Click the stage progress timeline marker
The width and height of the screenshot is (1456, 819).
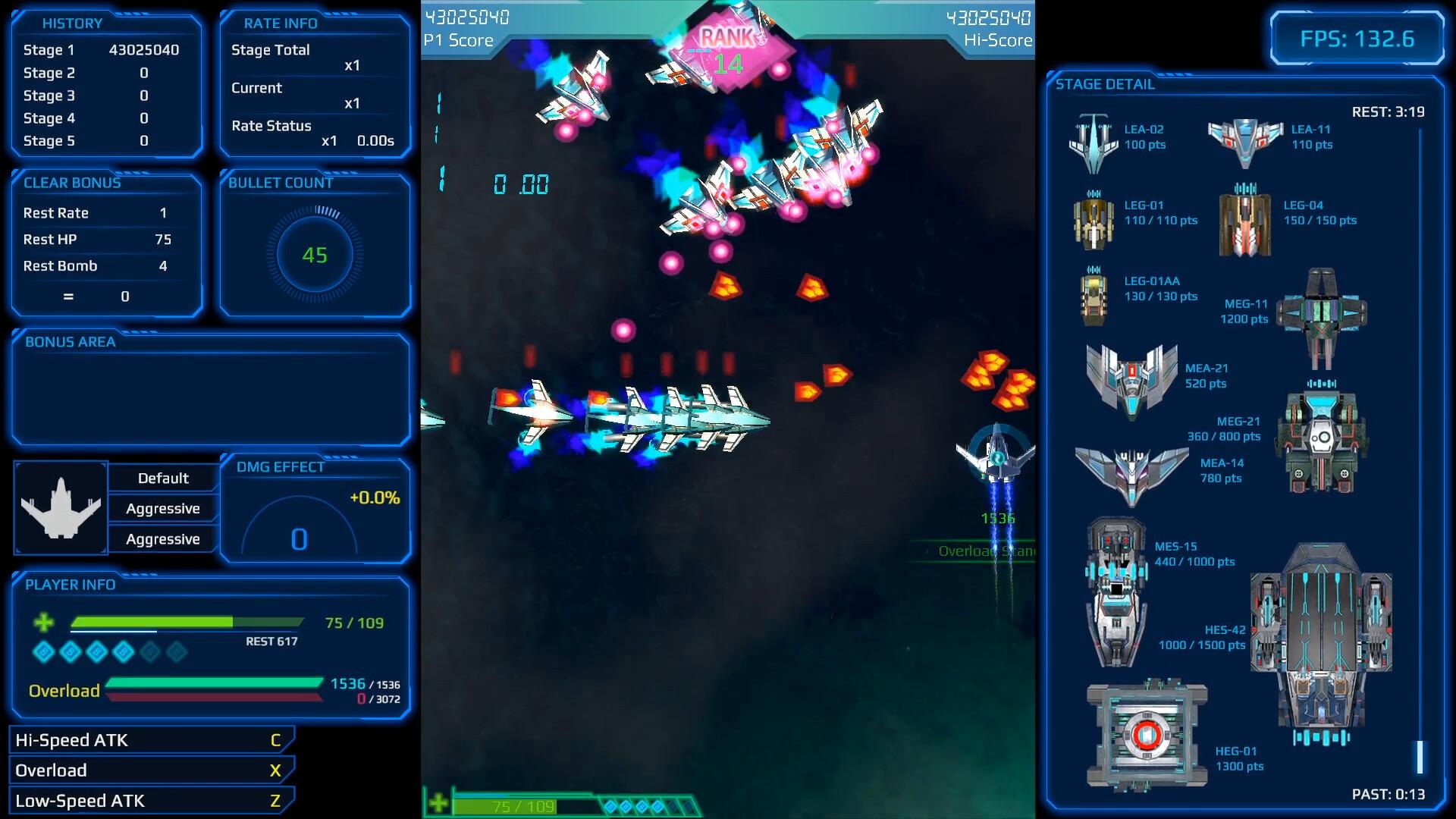(x=1420, y=757)
